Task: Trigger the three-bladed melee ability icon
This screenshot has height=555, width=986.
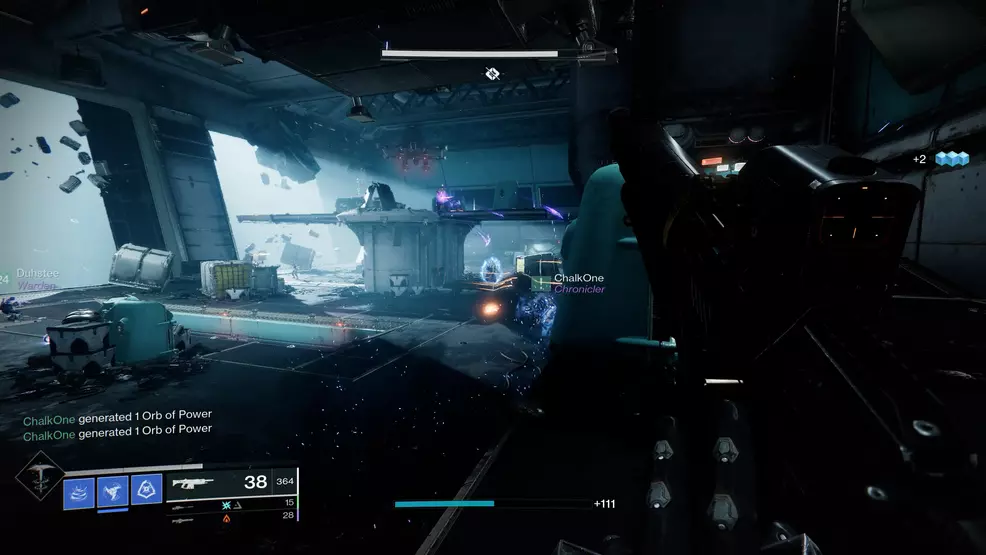Action: (x=113, y=489)
